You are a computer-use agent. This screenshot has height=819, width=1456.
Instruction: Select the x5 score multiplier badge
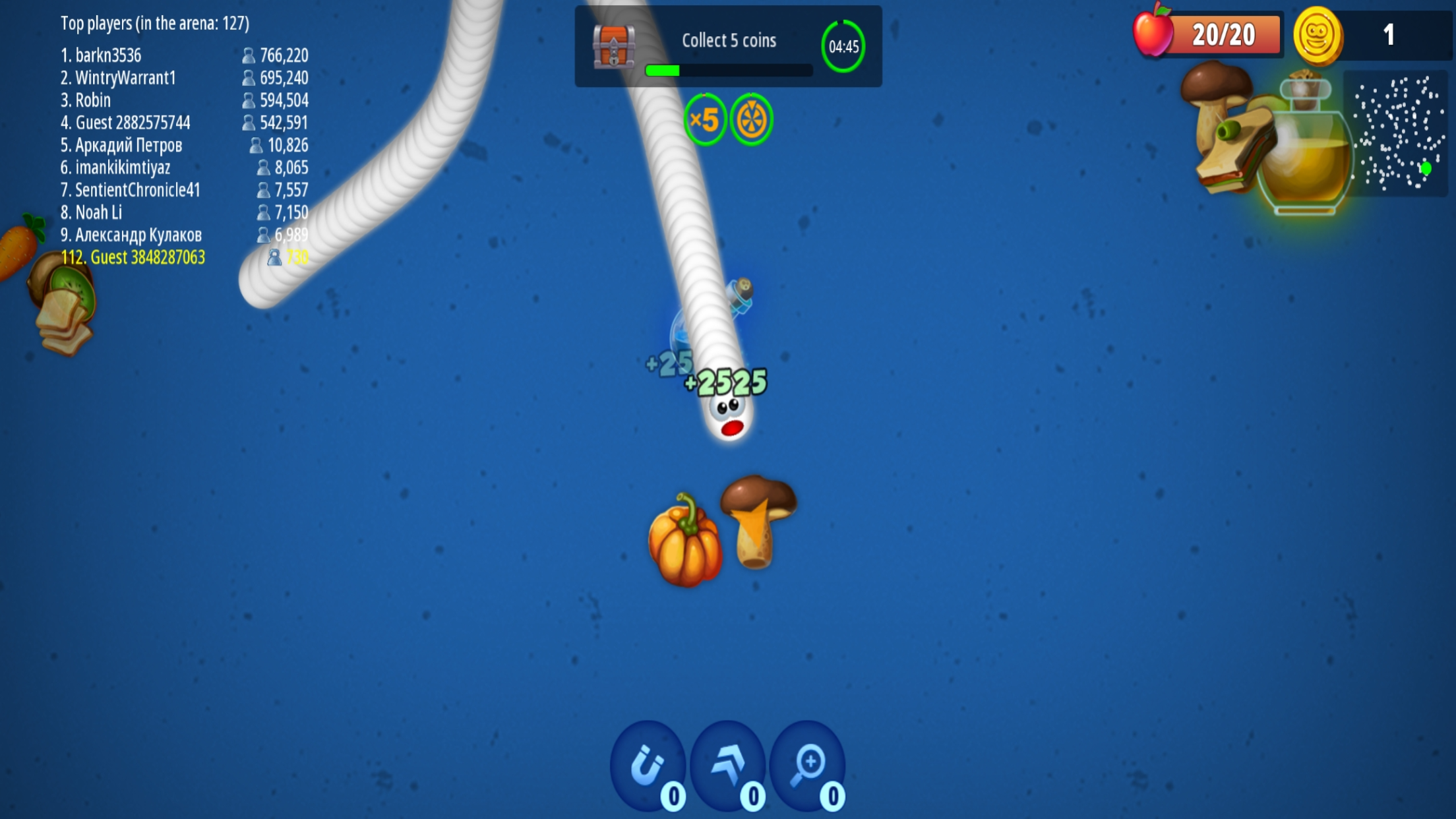(x=706, y=120)
